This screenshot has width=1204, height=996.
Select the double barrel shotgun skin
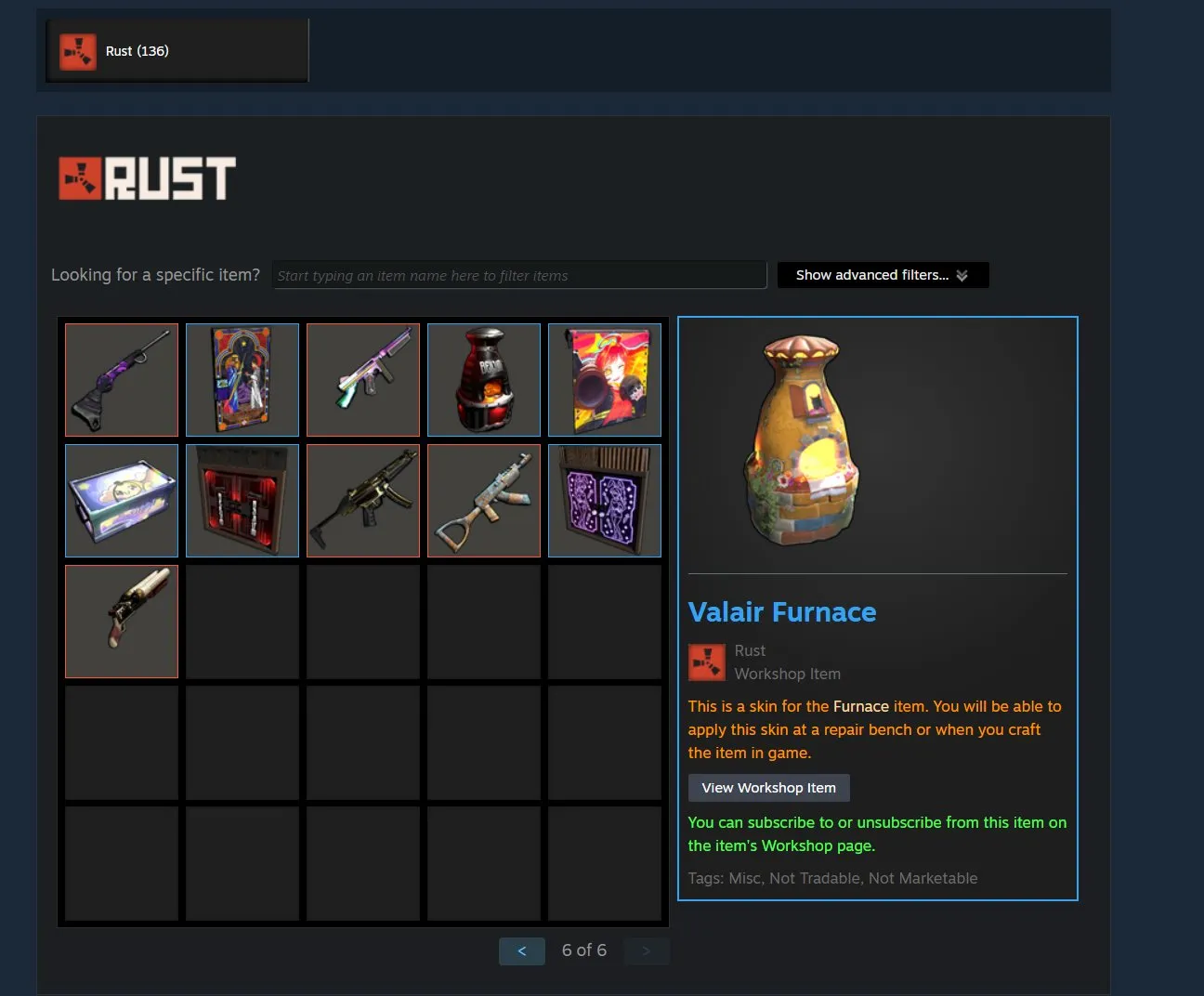[121, 621]
